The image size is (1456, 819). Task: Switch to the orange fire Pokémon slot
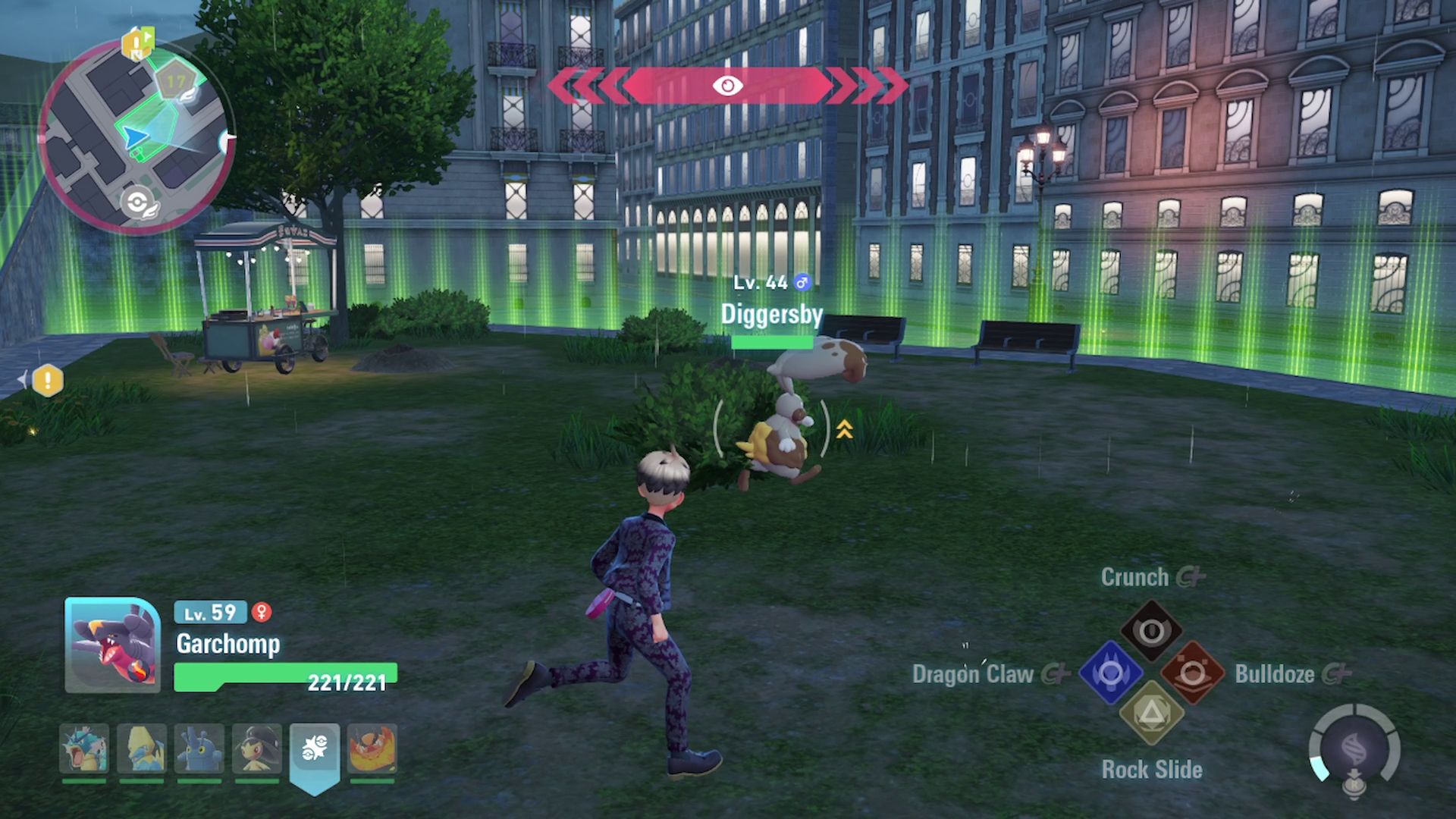click(x=372, y=749)
